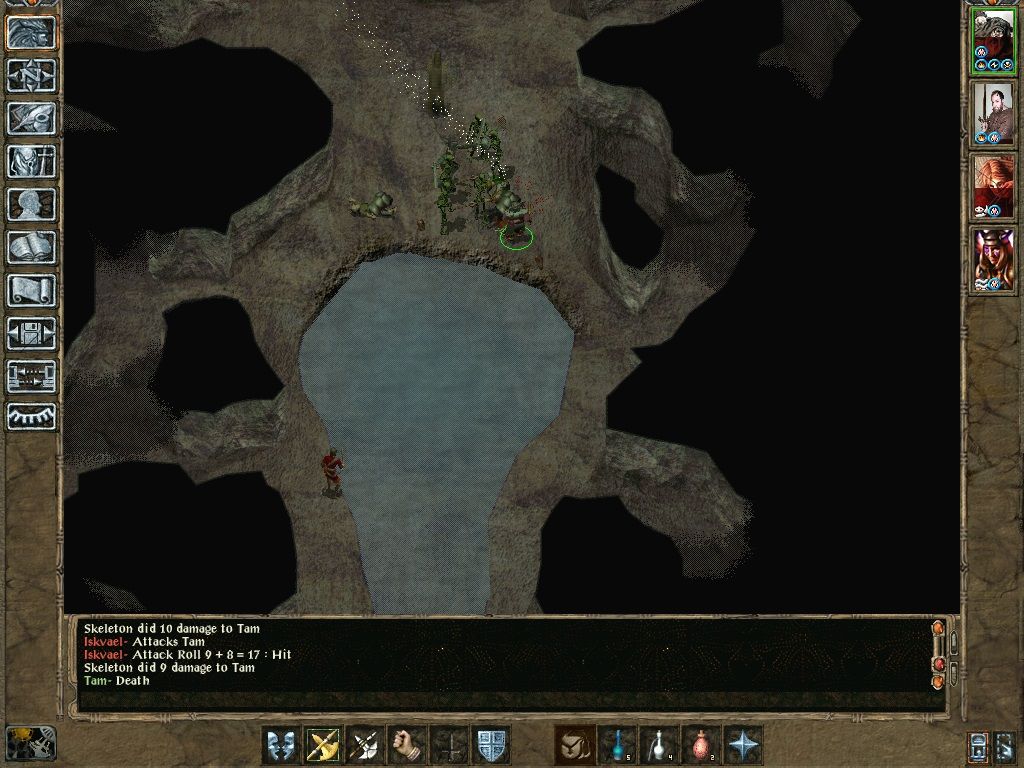Open the area map with the compass button
The height and width of the screenshot is (768, 1024).
(x=32, y=75)
